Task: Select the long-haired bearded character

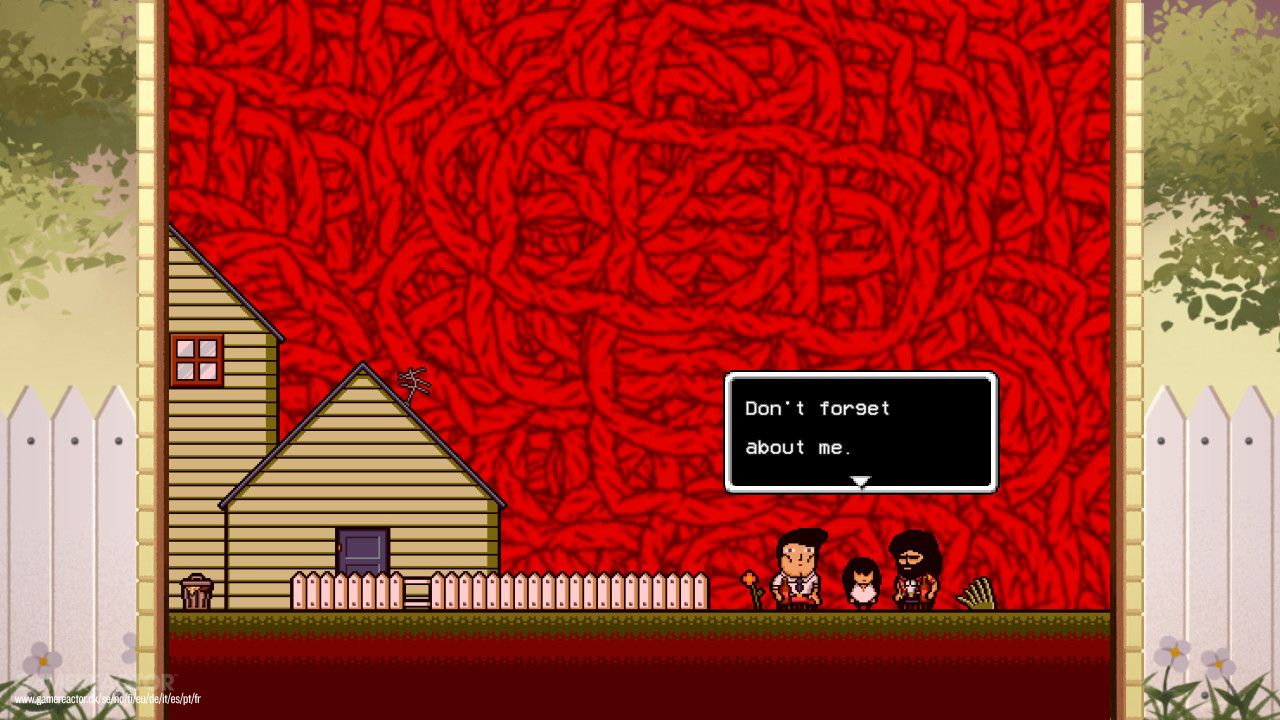Action: (915, 570)
